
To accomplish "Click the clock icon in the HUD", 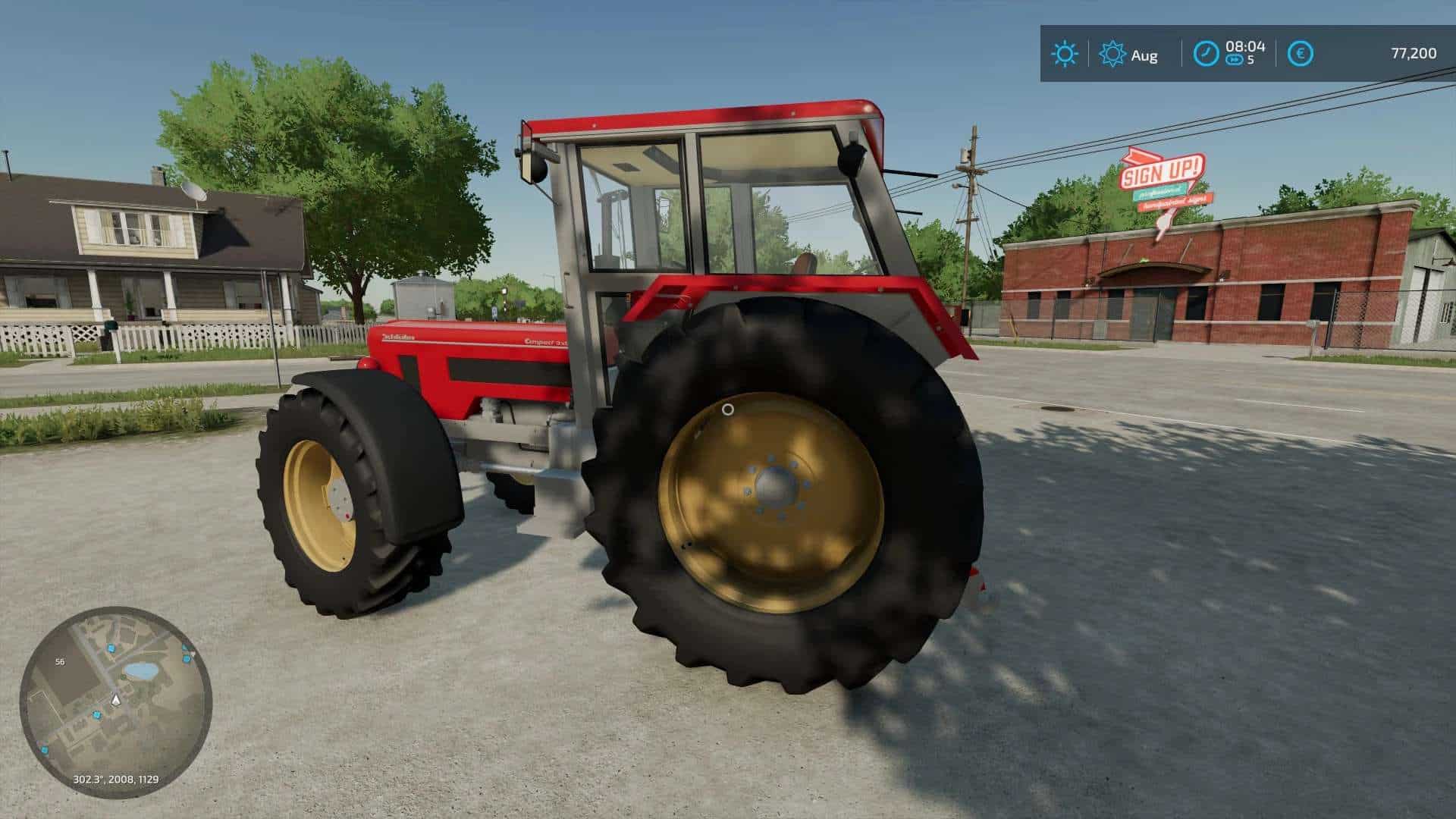I will (1207, 52).
